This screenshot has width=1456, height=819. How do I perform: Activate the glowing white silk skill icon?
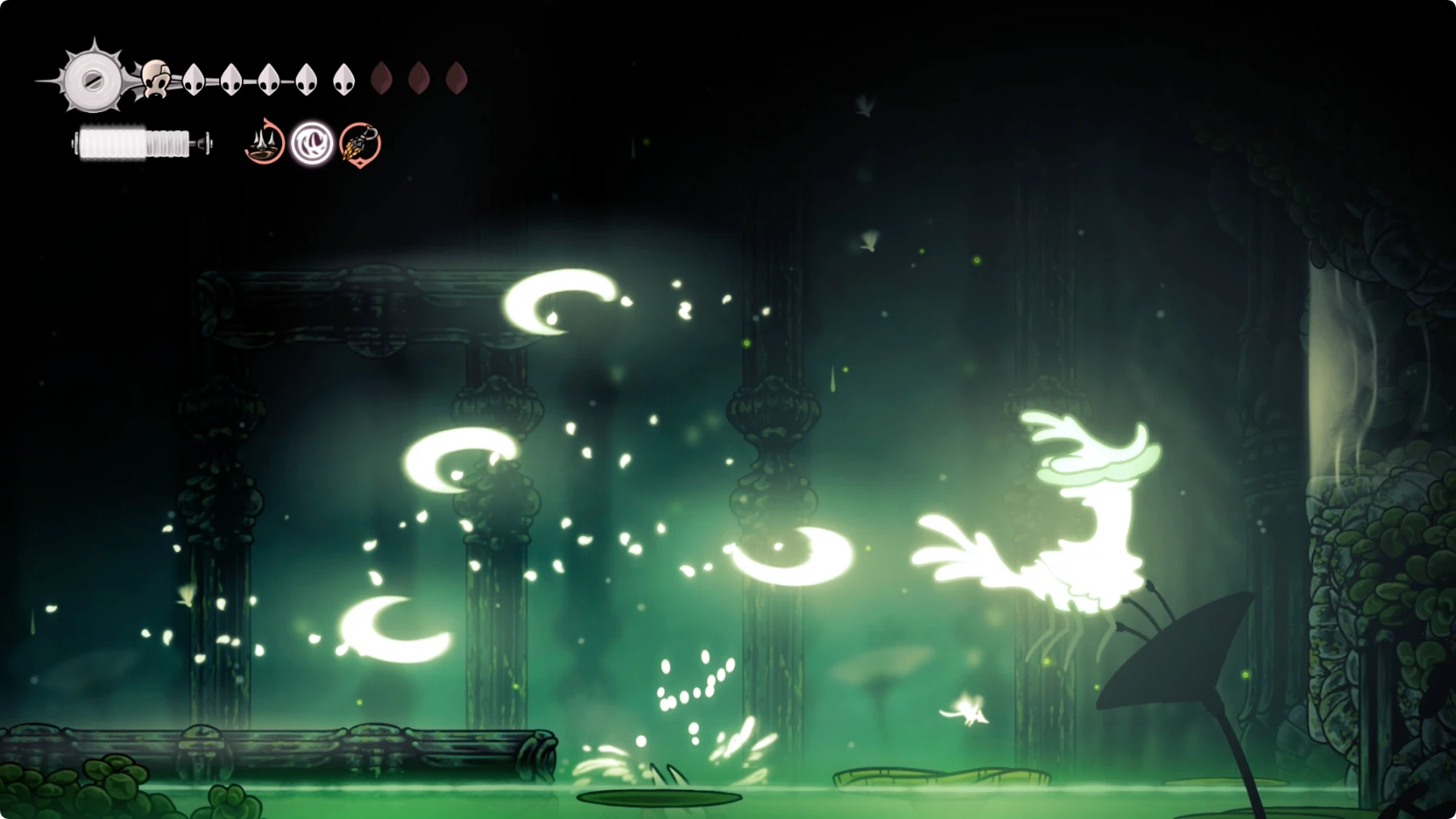click(312, 143)
